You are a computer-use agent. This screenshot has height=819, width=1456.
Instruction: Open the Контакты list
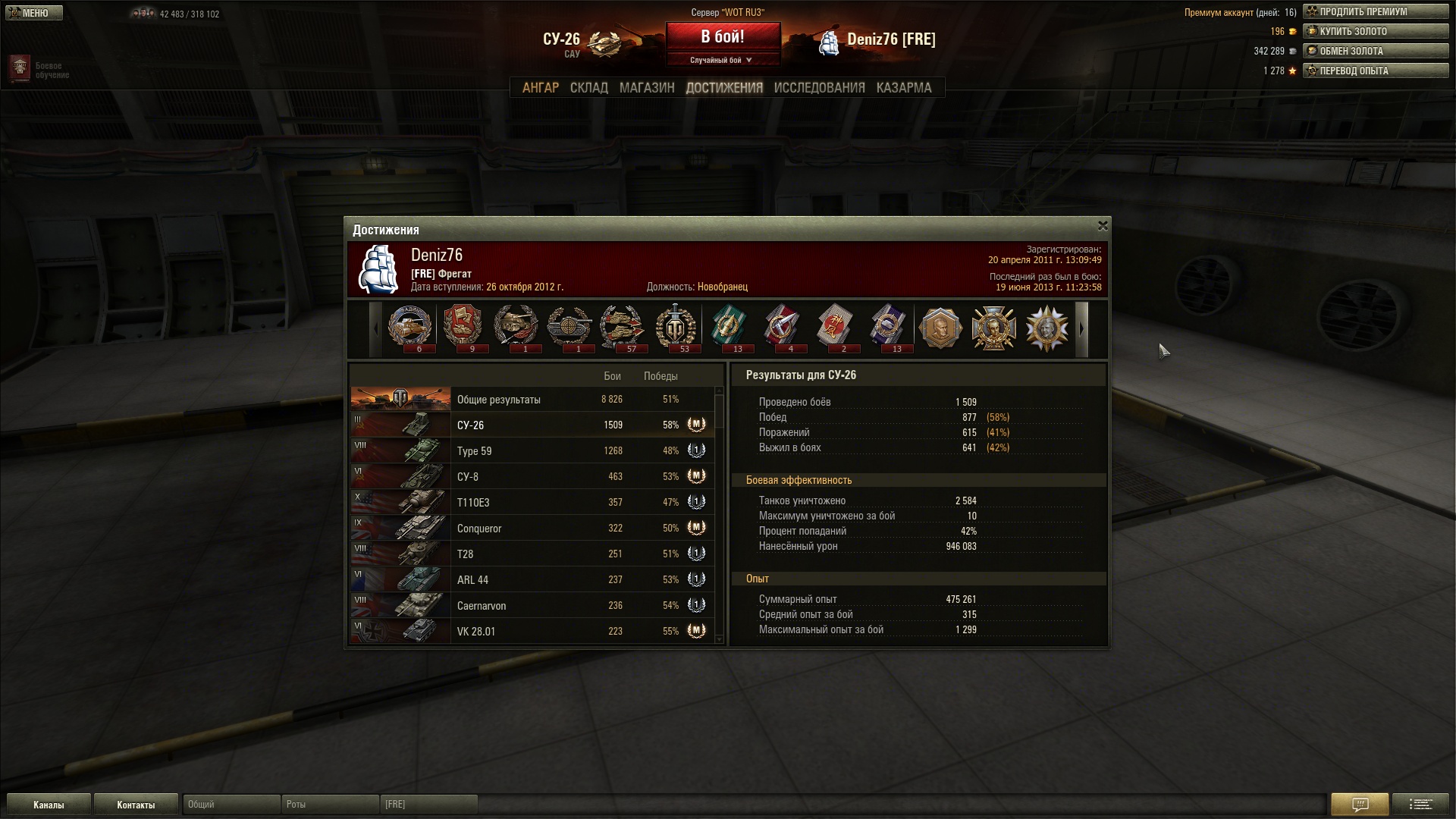[136, 805]
